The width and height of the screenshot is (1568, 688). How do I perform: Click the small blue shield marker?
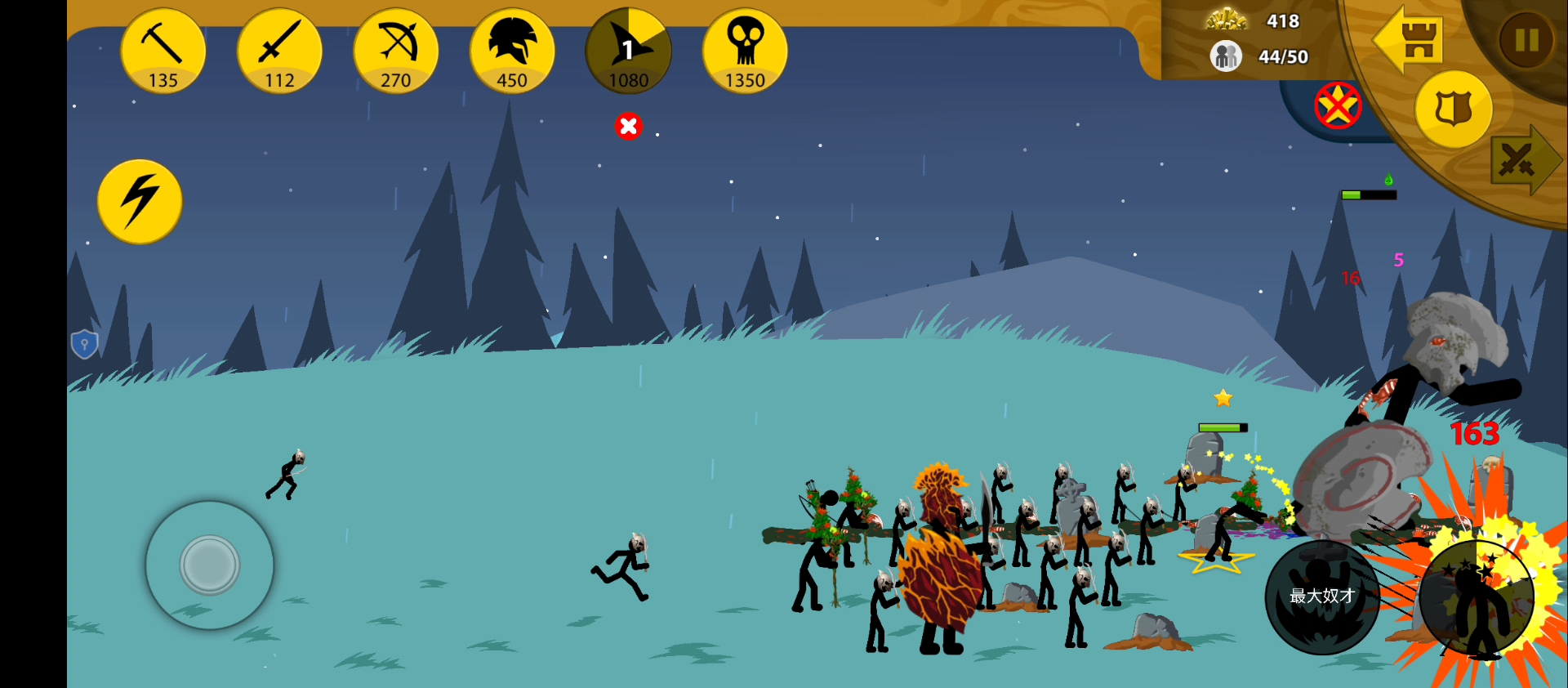coord(84,344)
